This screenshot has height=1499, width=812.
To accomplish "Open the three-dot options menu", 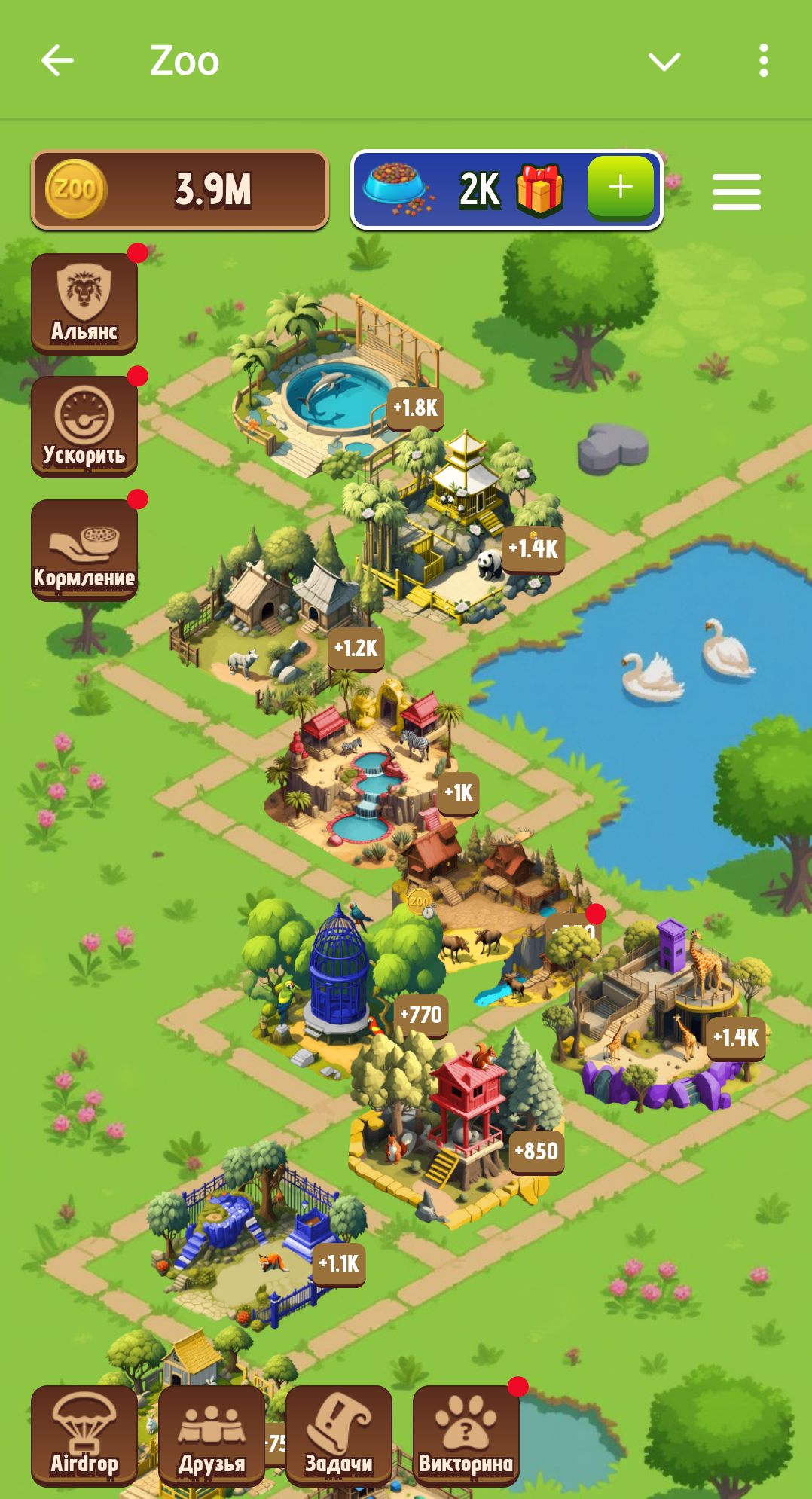I will pos(763,60).
